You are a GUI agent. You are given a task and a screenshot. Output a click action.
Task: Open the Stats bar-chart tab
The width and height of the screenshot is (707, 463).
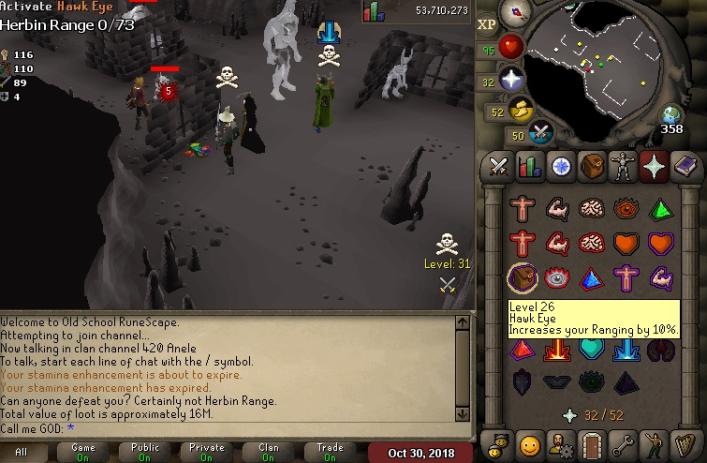click(x=529, y=167)
